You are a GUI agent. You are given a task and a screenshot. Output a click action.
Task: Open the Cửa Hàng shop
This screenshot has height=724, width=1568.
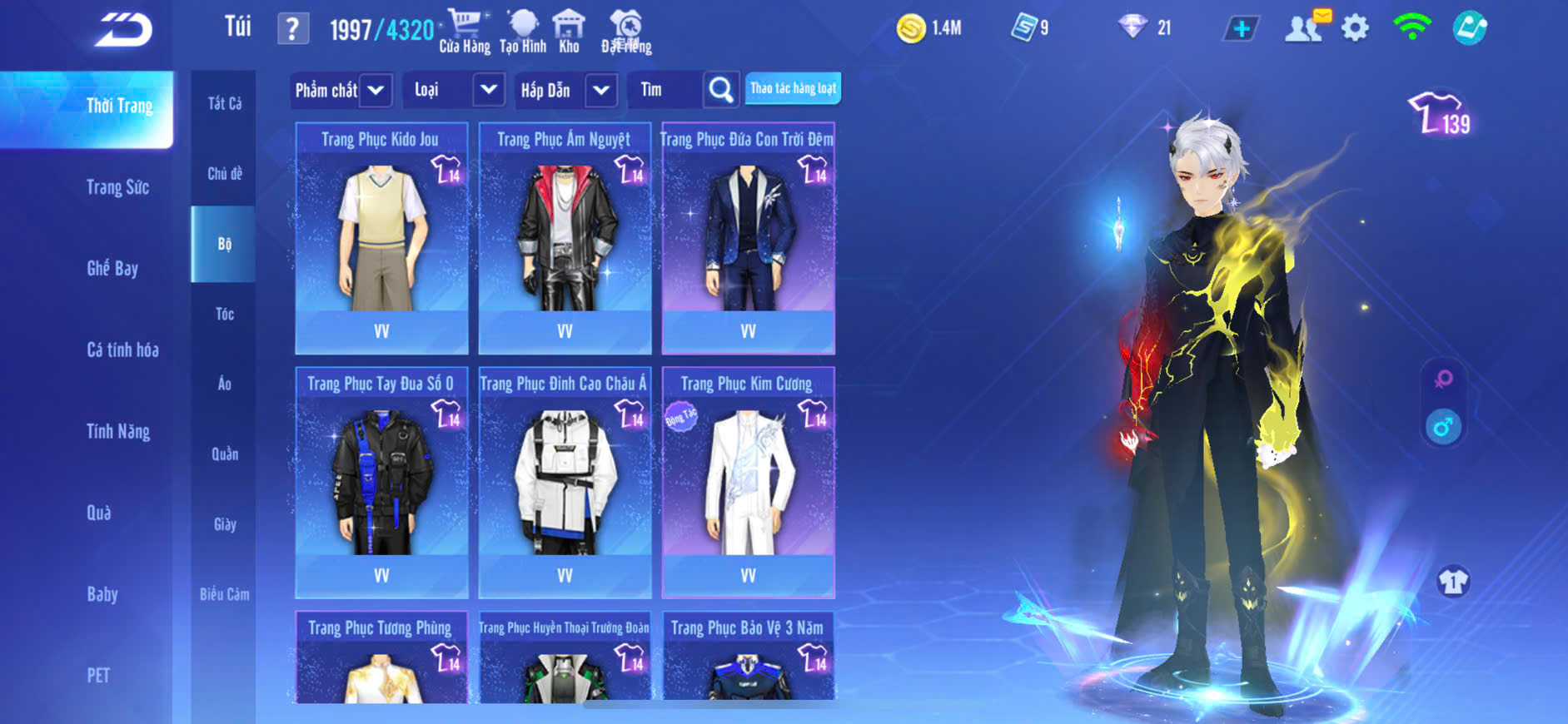point(464,32)
